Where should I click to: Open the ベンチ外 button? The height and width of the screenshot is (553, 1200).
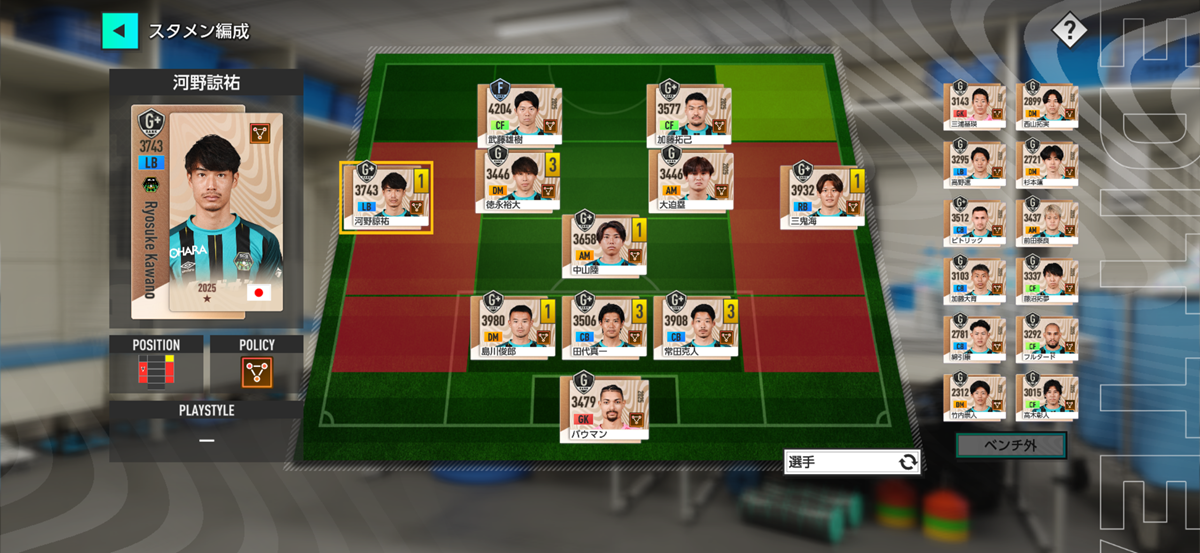point(1010,444)
